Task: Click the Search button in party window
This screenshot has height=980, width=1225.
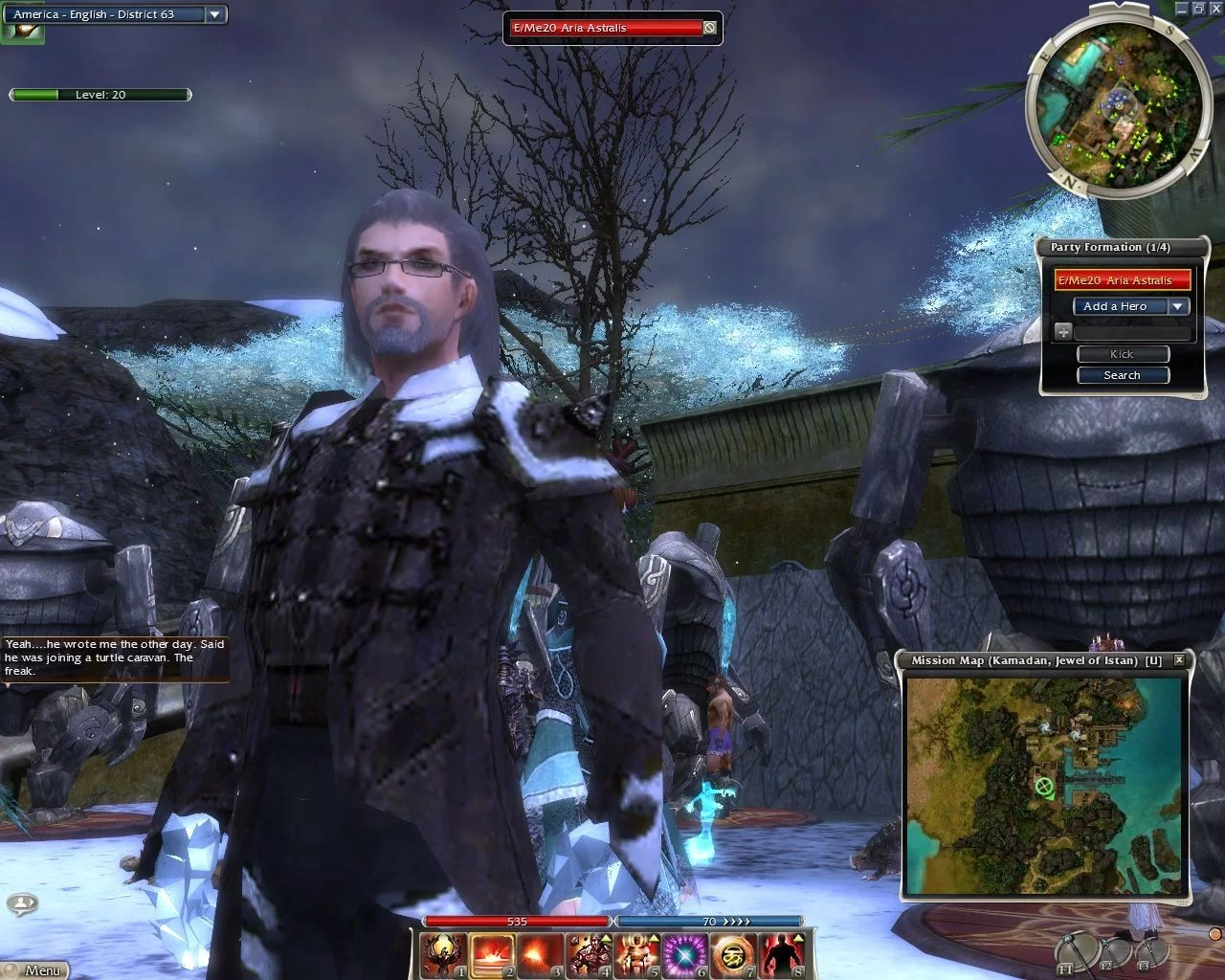Action: coord(1123,375)
